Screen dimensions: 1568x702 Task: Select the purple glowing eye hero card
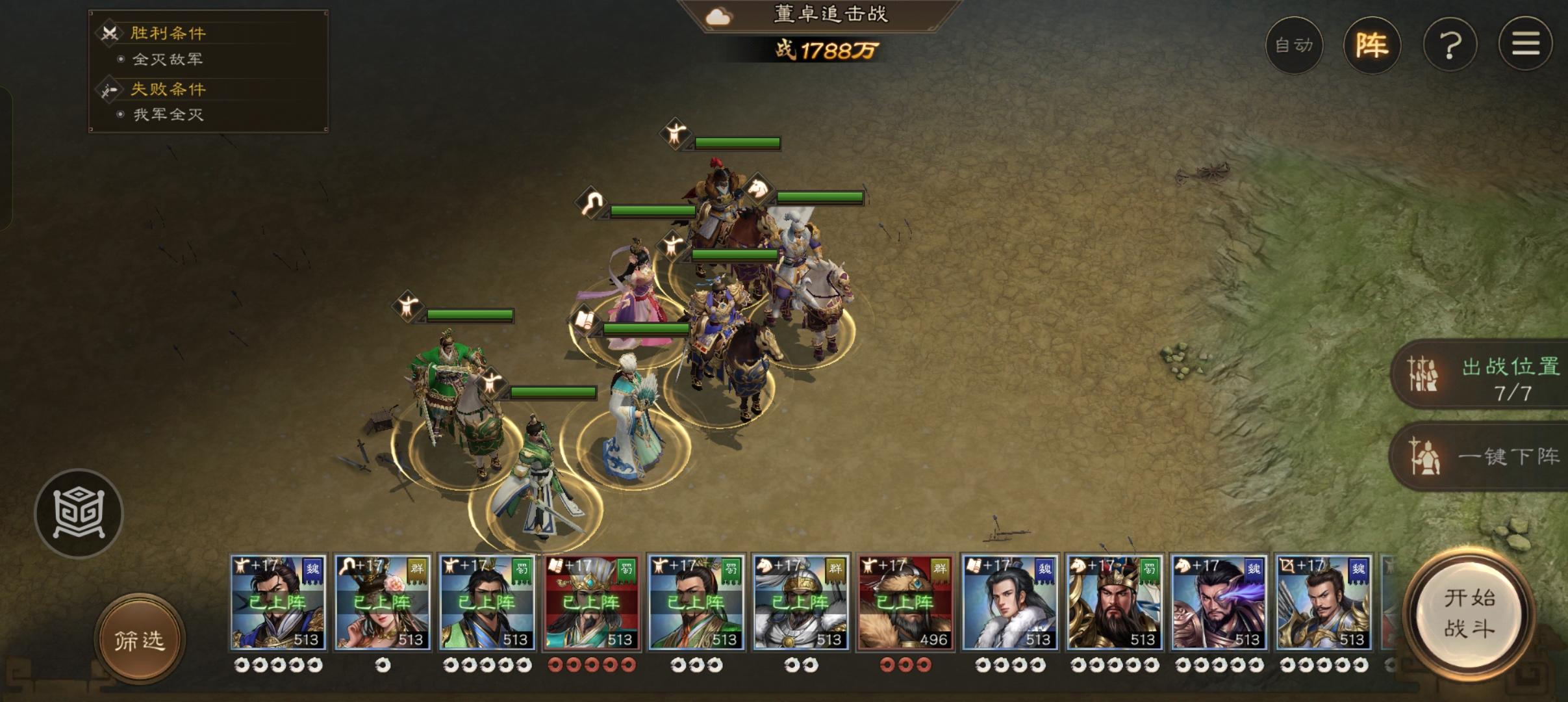coord(1219,603)
